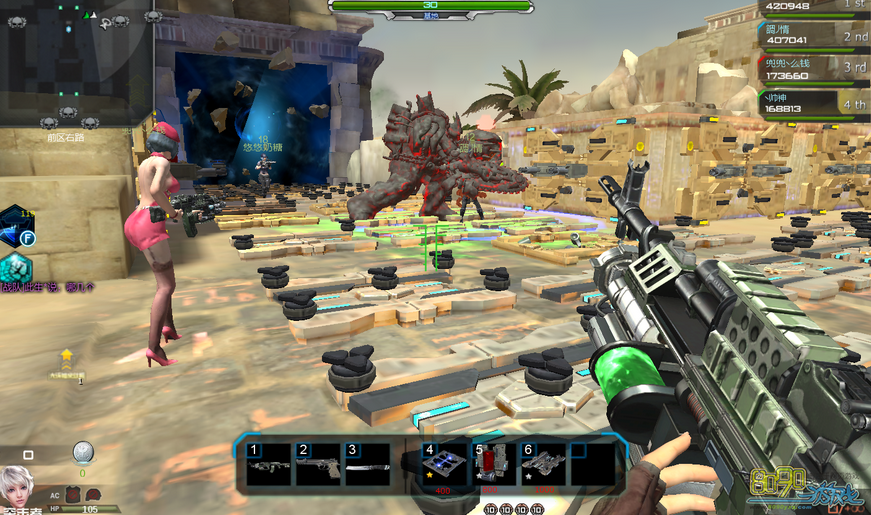Viewport: 871px width, 515px height.
Task: Select the assault rifle in slot 1
Action: pyautogui.click(x=268, y=466)
